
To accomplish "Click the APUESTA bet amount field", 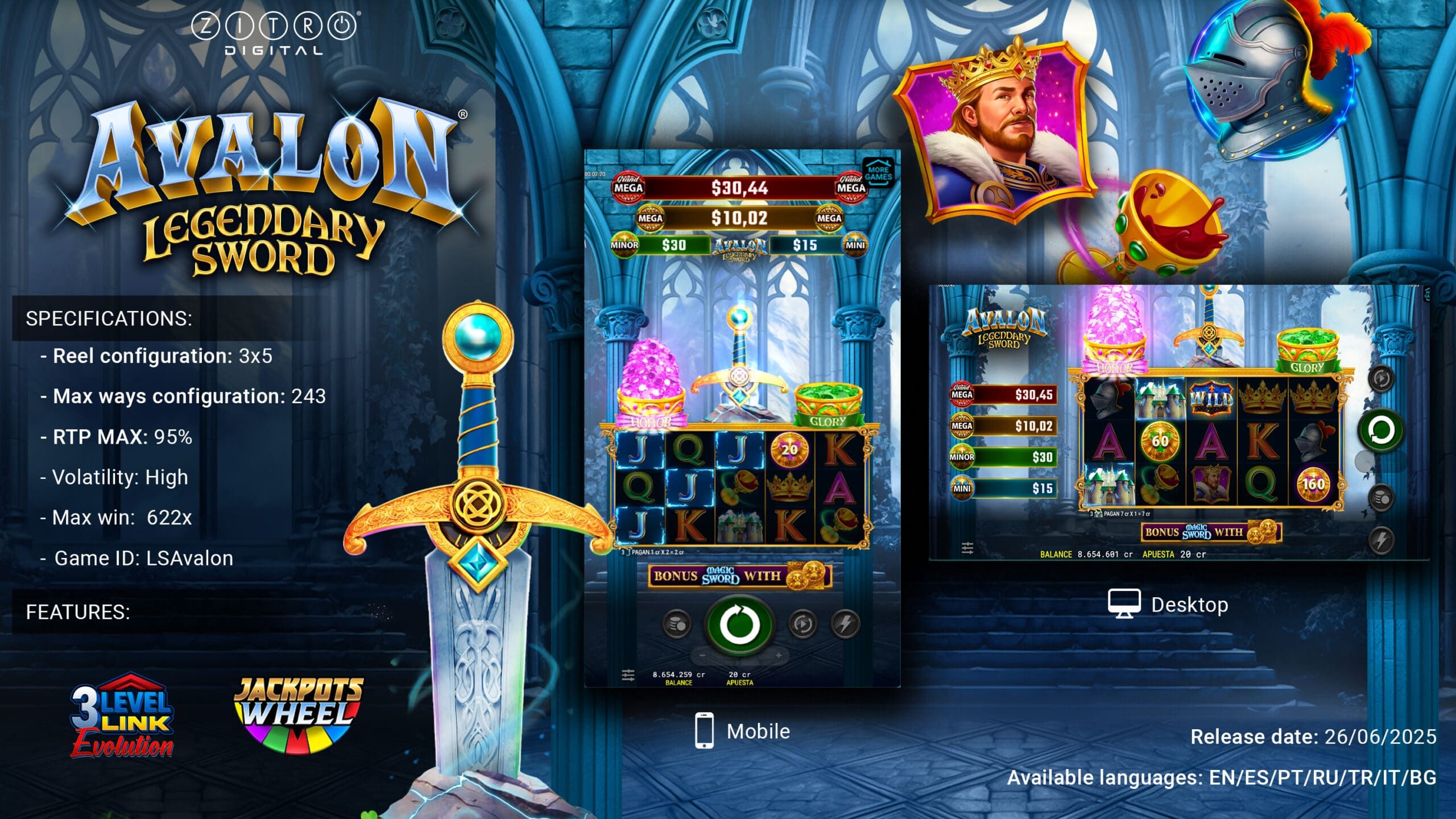I will click(739, 678).
